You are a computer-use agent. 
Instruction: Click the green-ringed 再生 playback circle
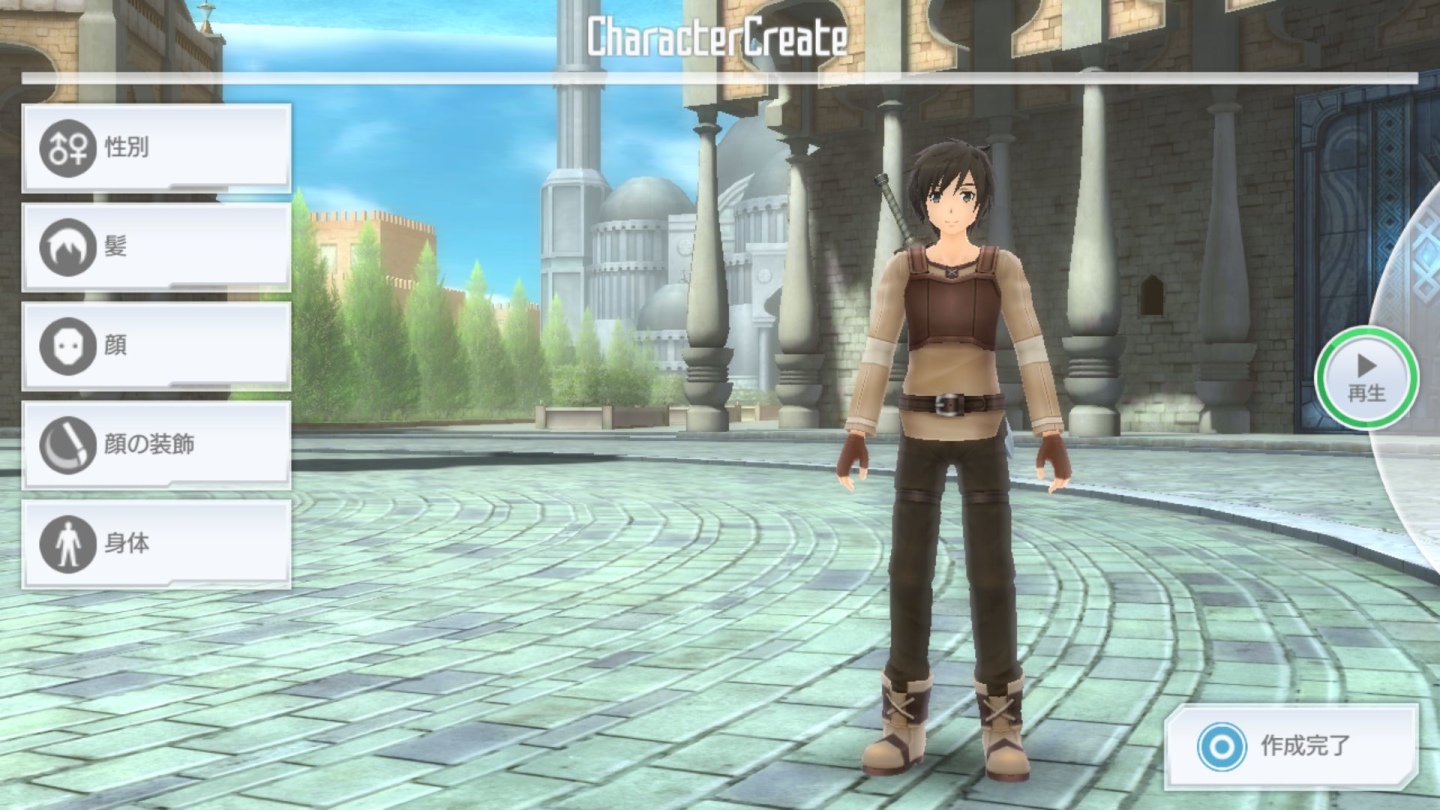click(1367, 377)
